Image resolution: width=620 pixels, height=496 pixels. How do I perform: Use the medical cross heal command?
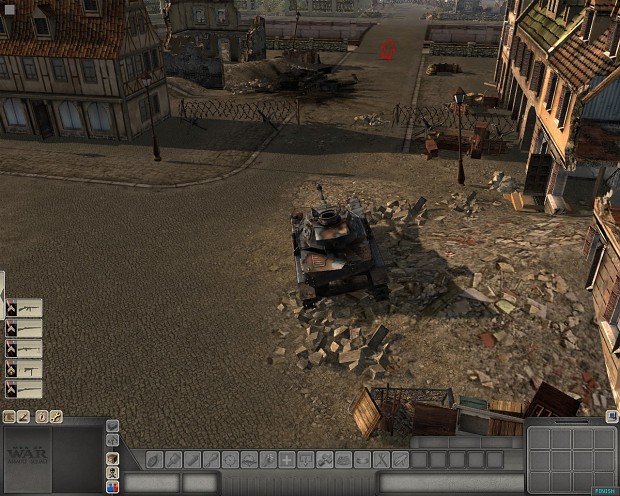coord(286,460)
